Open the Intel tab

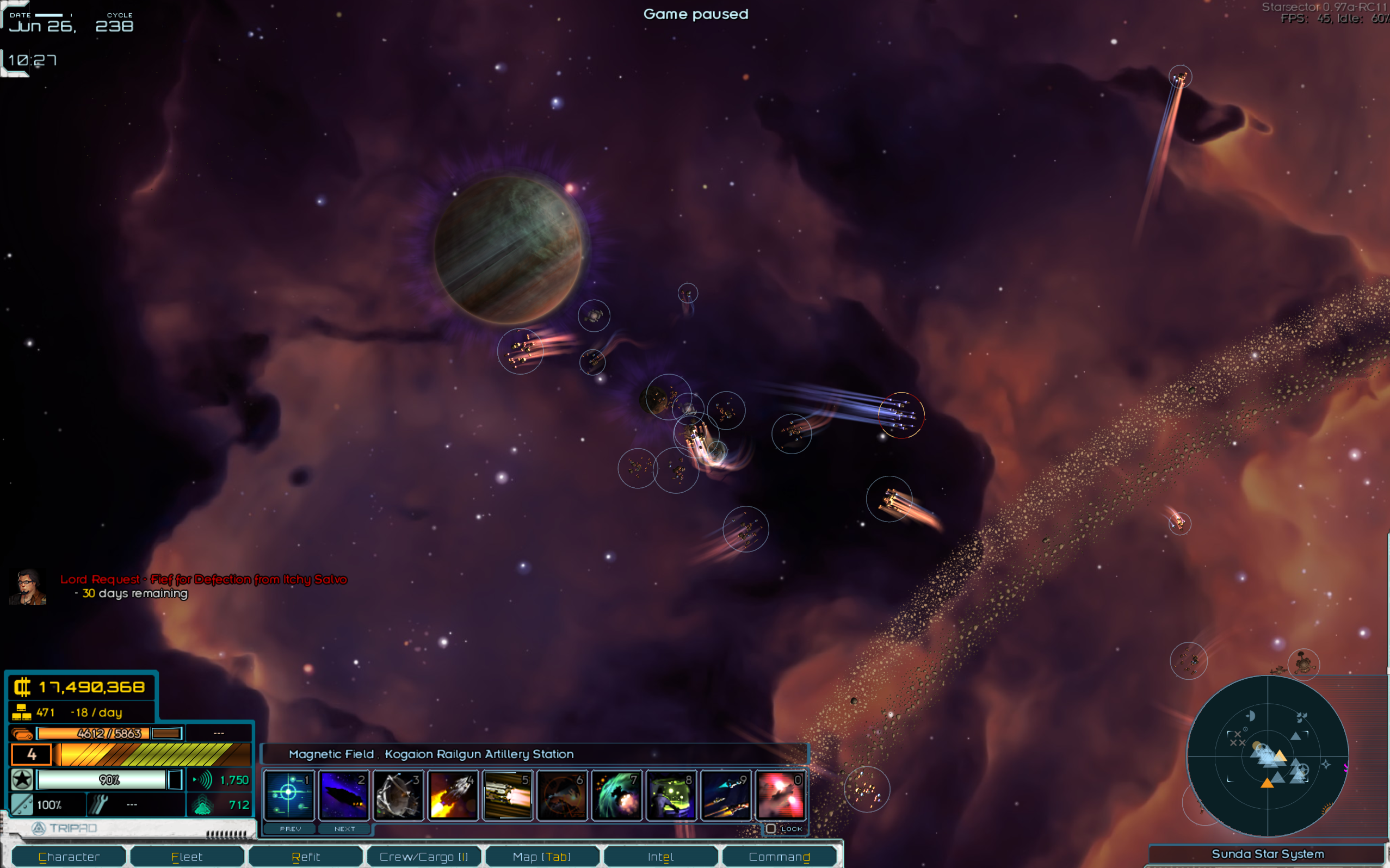coord(660,856)
